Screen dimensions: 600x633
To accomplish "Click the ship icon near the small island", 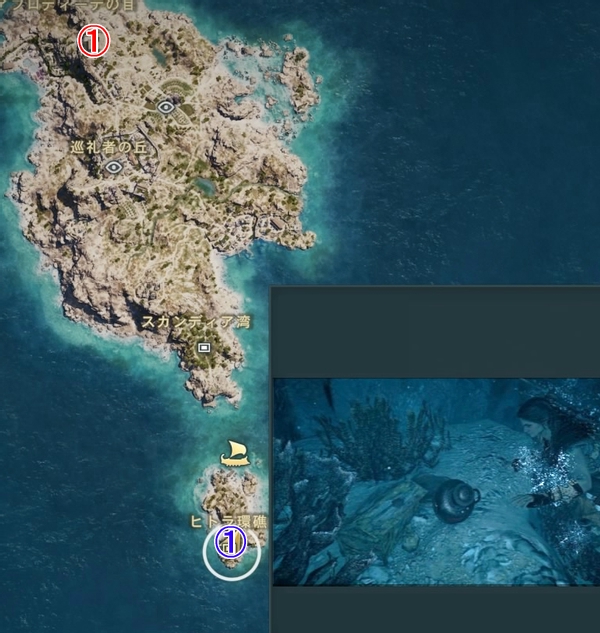I will [x=235, y=453].
